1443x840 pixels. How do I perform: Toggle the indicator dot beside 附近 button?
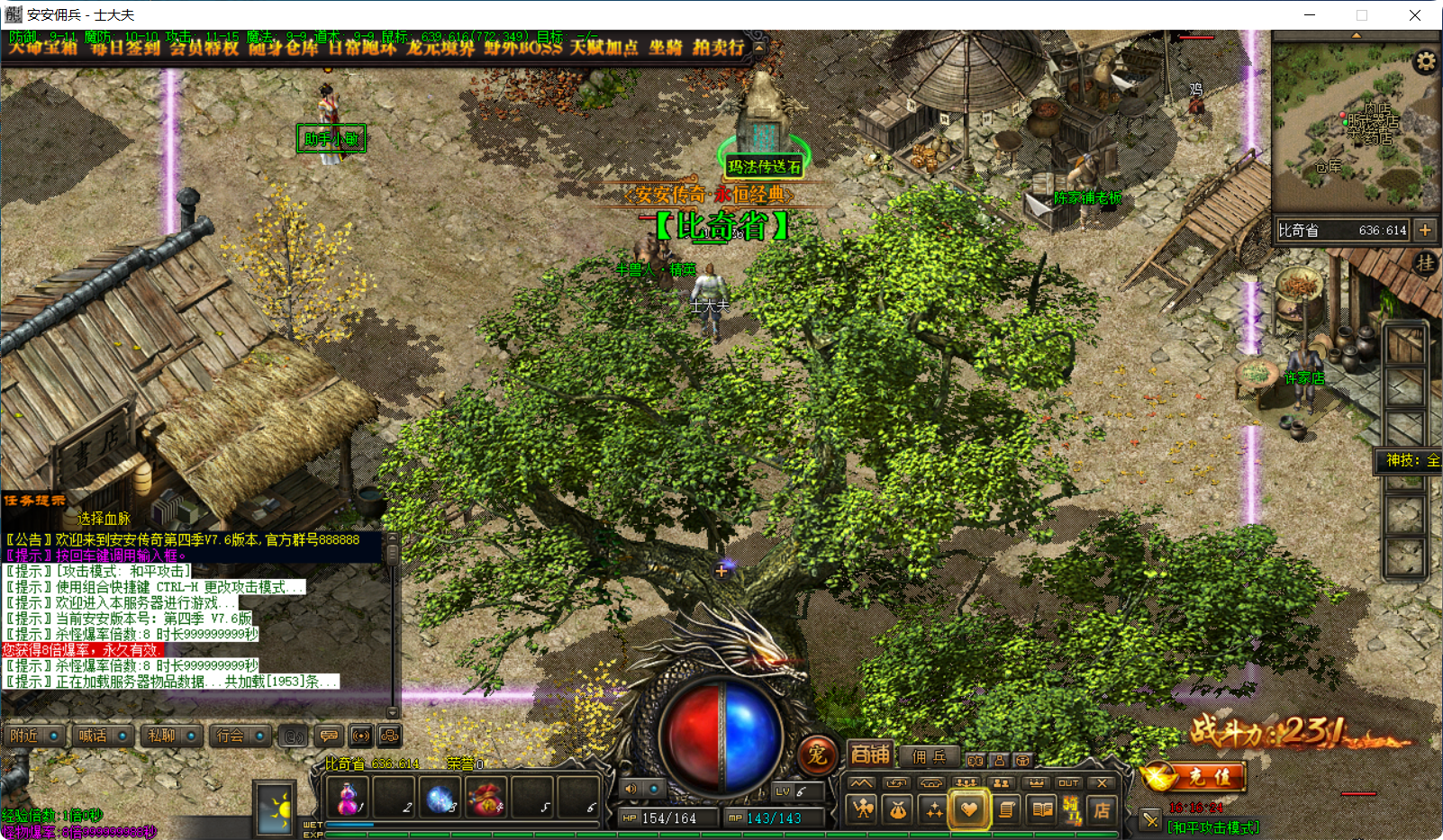pyautogui.click(x=54, y=736)
